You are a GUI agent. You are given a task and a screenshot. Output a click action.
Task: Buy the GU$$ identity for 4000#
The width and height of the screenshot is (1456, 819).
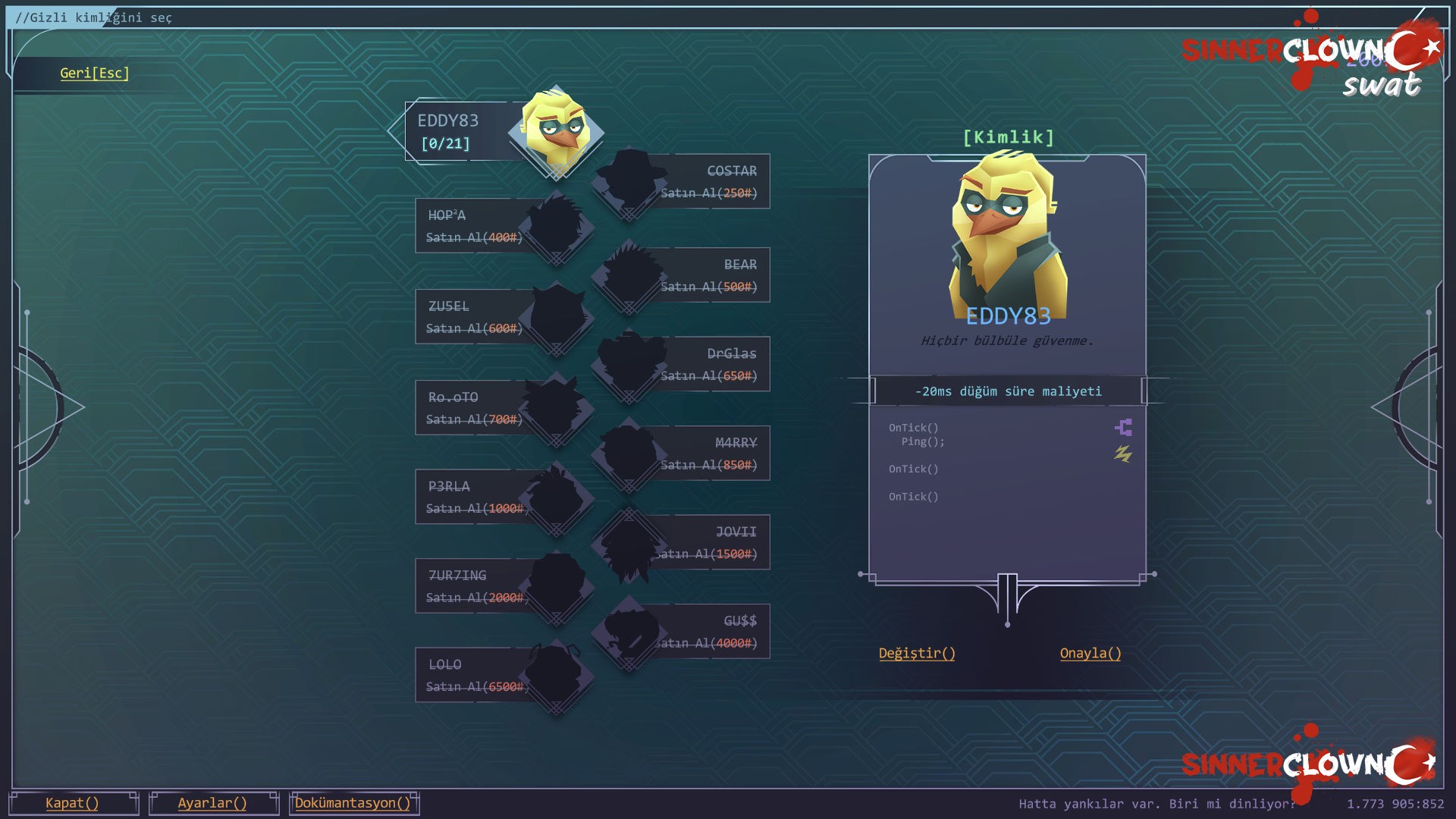(708, 632)
